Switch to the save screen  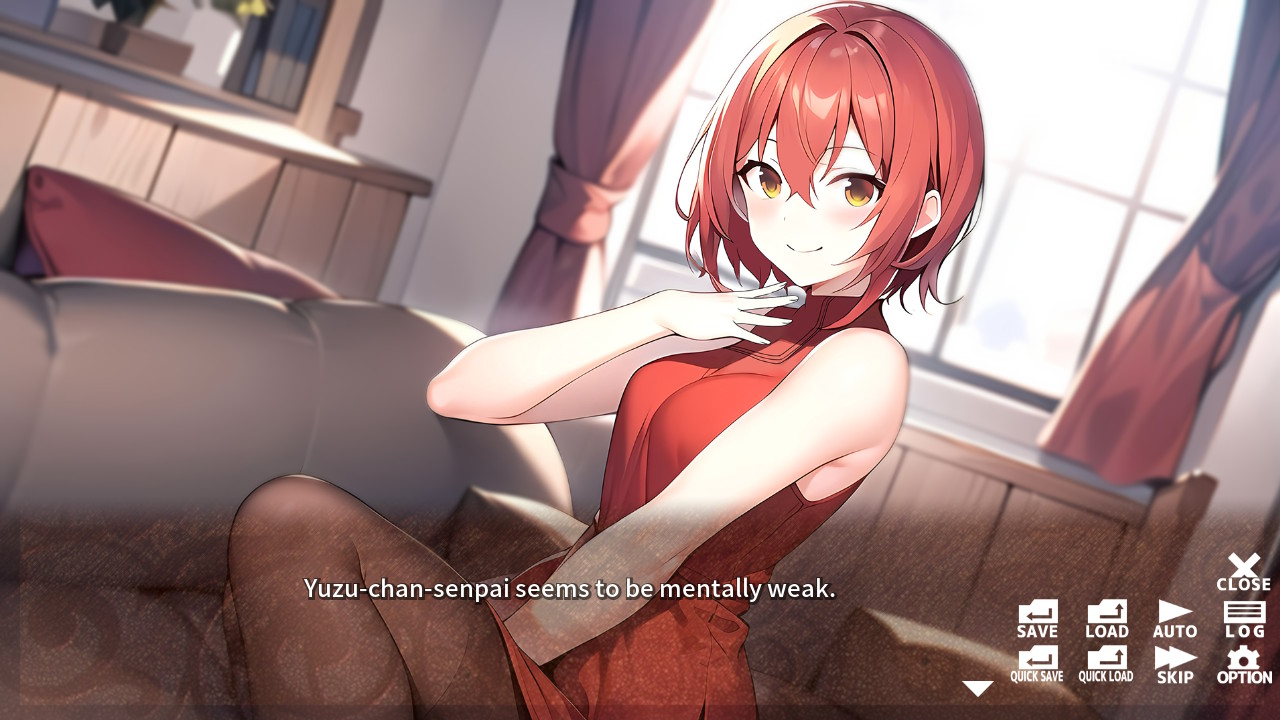(1037, 615)
